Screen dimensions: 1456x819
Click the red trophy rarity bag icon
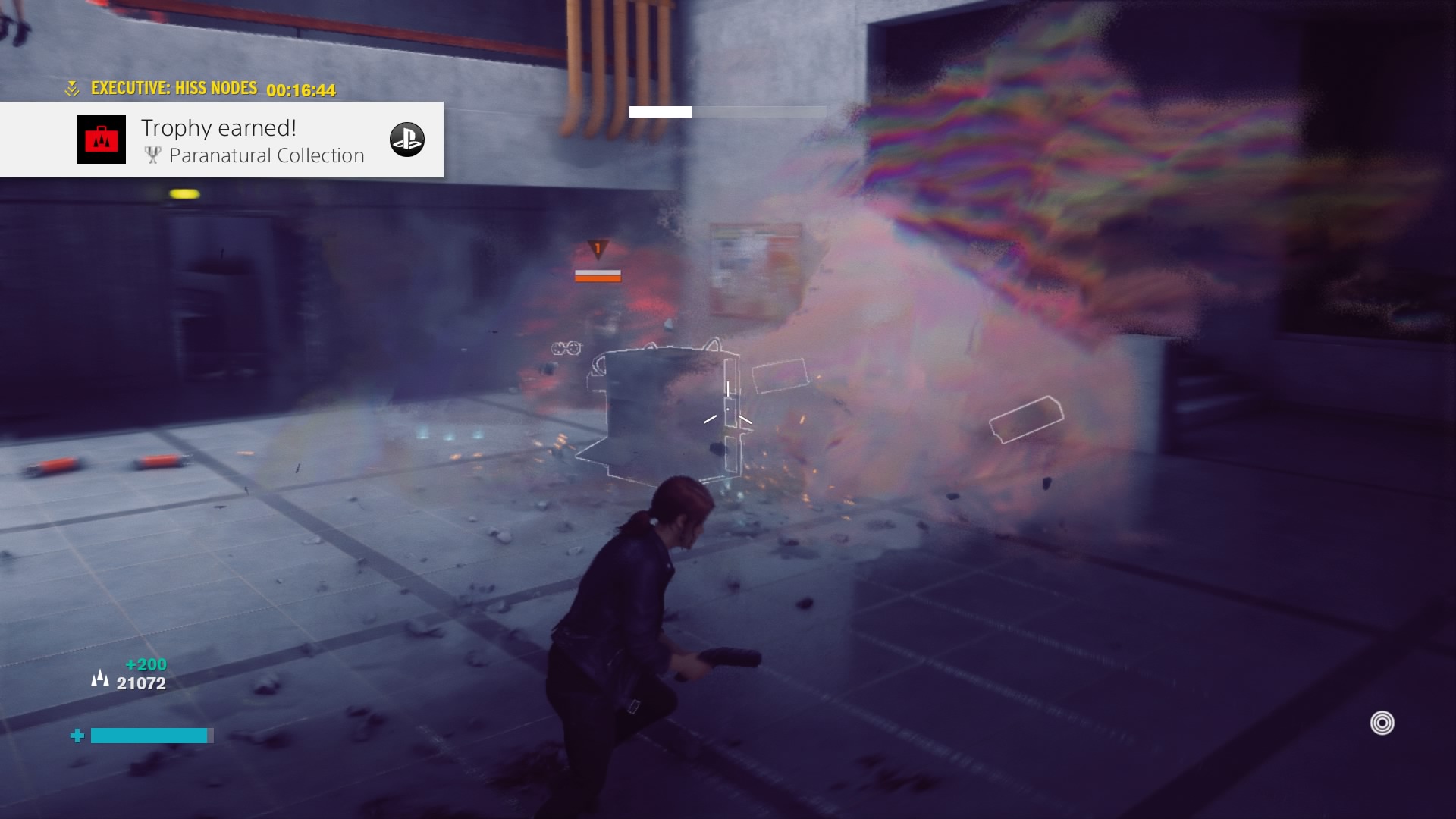[101, 140]
